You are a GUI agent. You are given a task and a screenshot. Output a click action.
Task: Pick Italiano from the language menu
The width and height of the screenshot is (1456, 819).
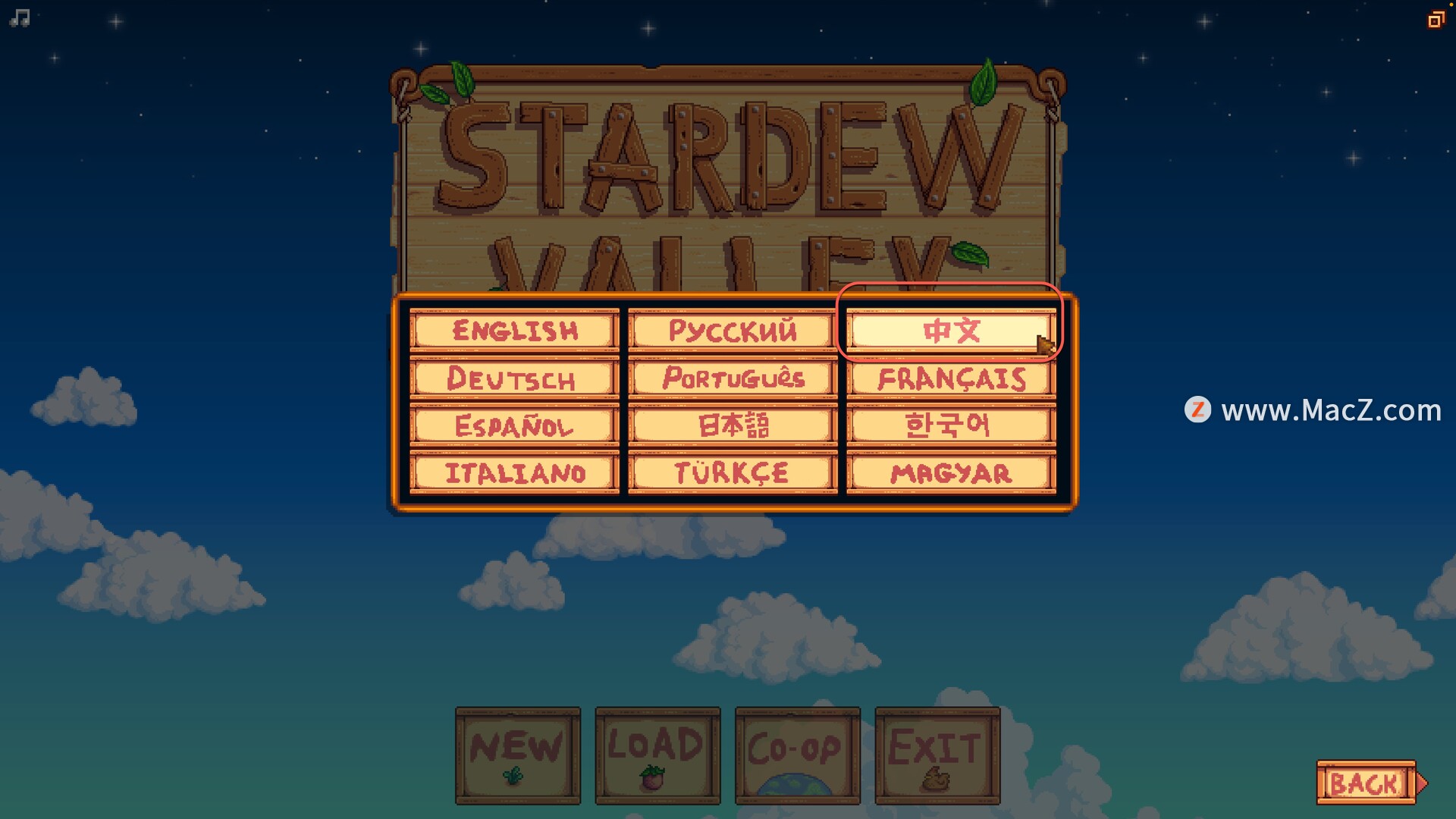(x=514, y=473)
